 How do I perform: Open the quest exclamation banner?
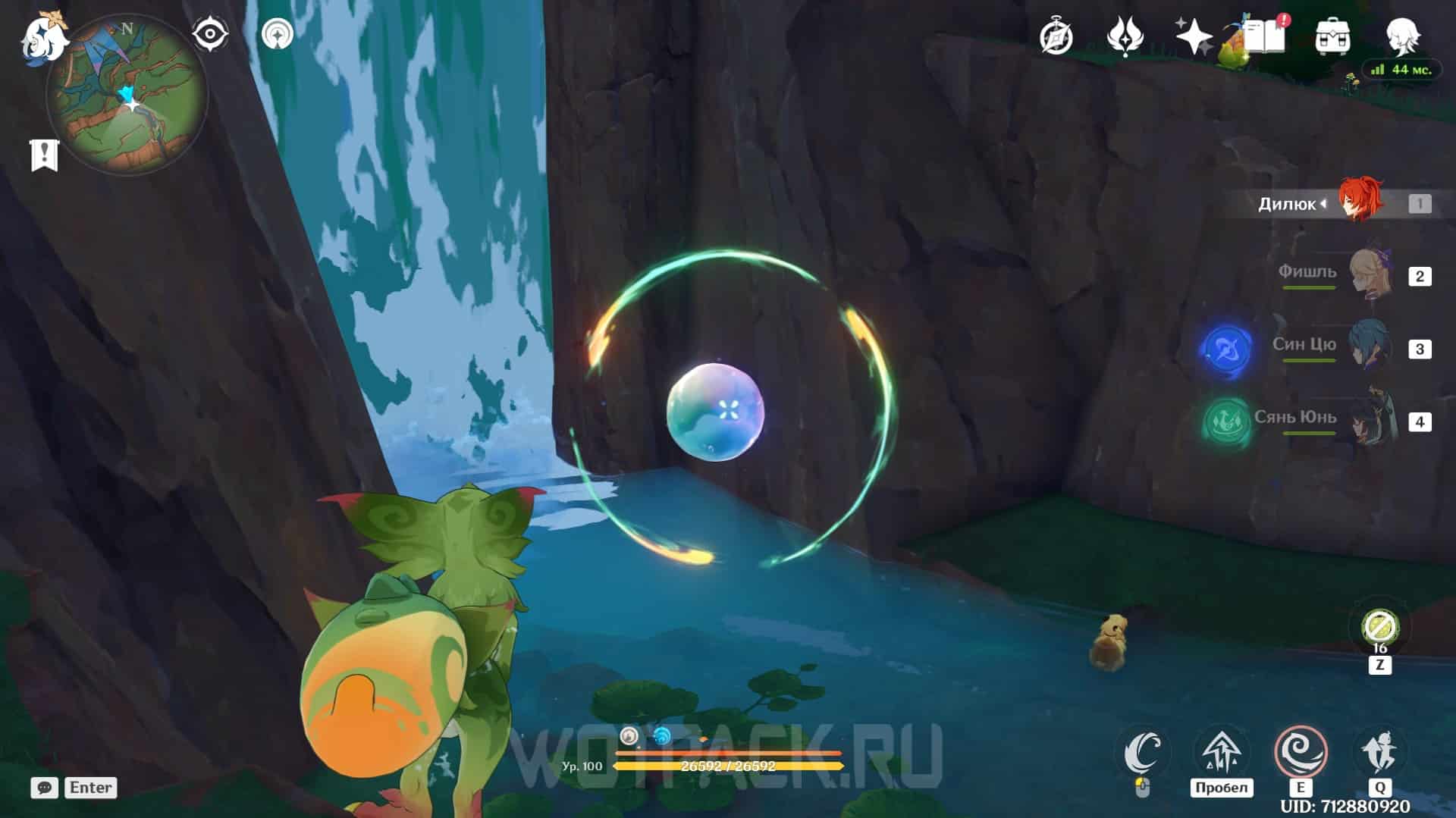coord(44,155)
